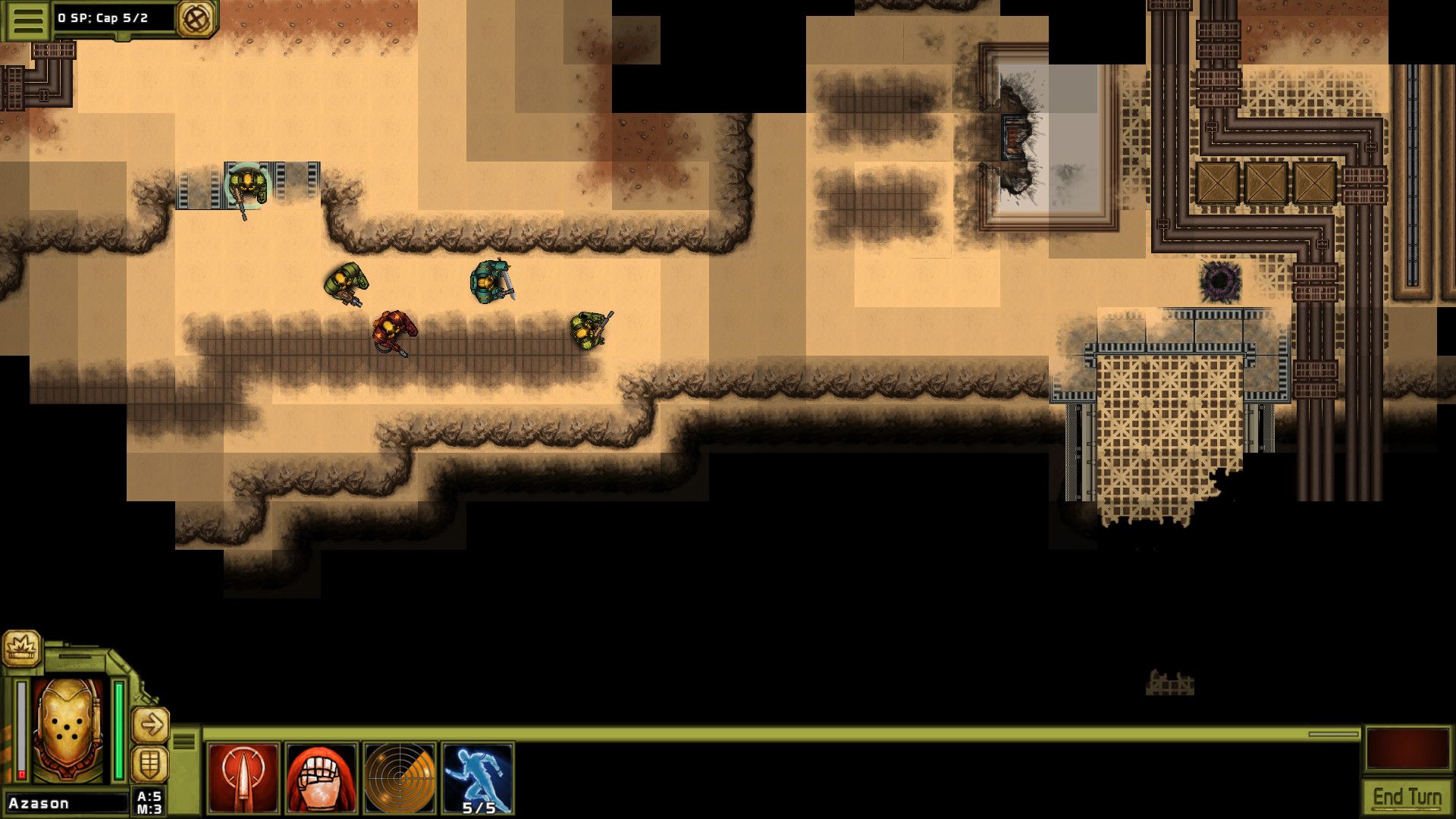This screenshot has height=819, width=1456.
Task: Click the dark portal near the pipes
Action: (x=1221, y=281)
